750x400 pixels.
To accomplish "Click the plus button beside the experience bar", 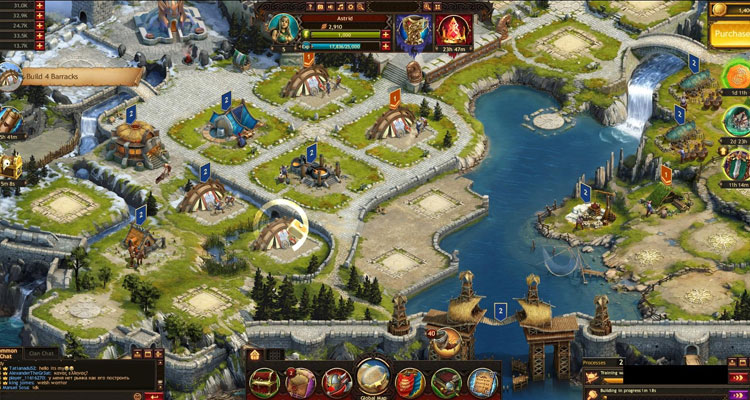I will pyautogui.click(x=386, y=45).
